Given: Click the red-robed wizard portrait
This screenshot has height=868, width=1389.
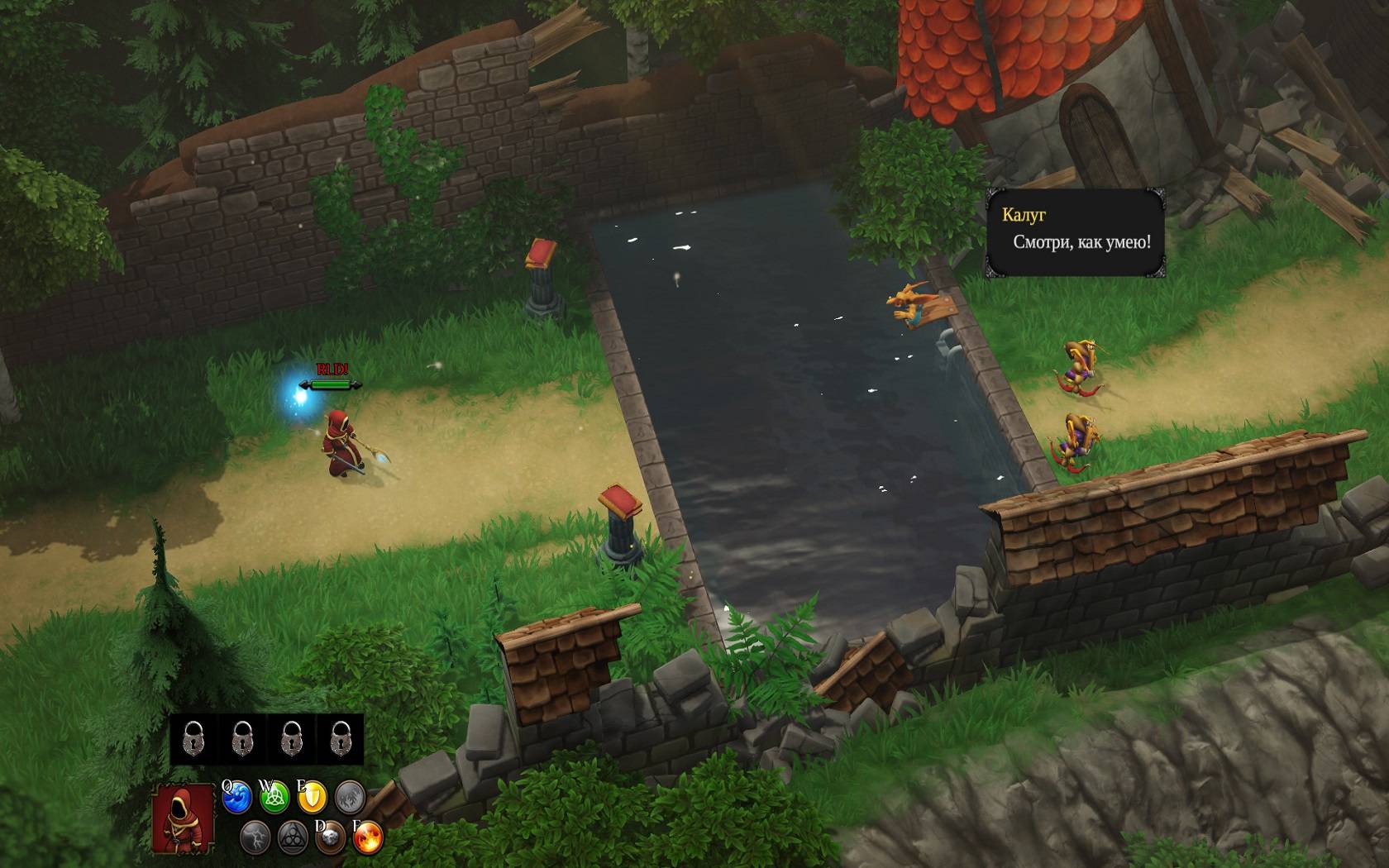Looking at the screenshot, I should point(183,818).
